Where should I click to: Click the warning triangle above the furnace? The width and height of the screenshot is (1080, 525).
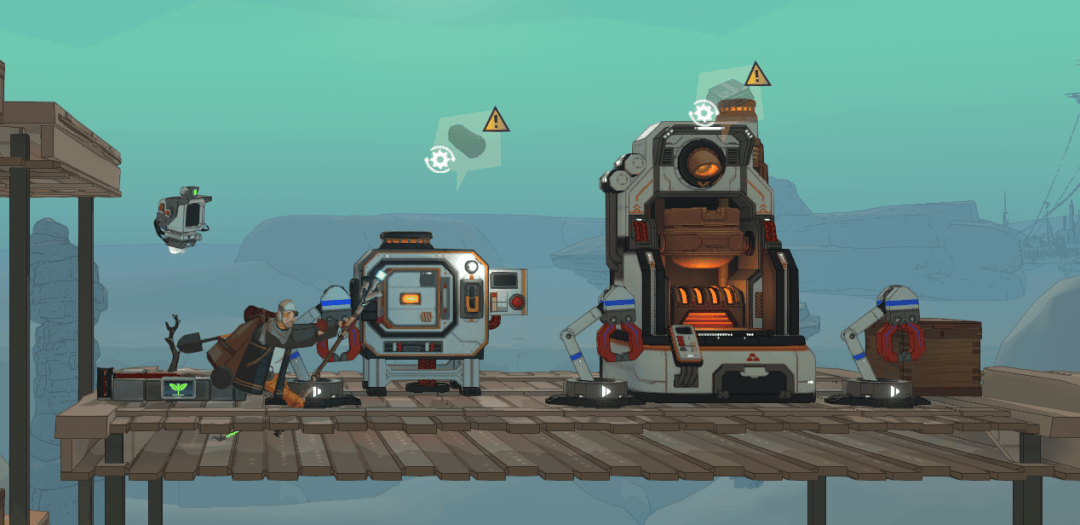757,74
